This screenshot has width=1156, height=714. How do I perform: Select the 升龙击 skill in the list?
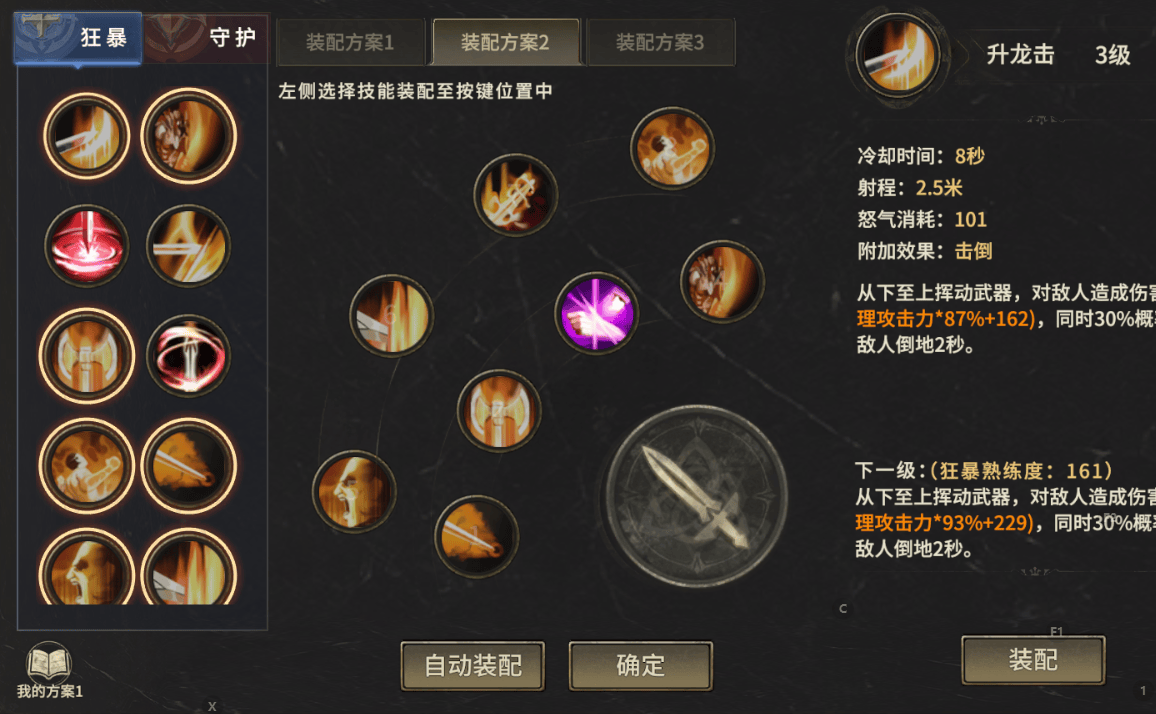point(87,136)
